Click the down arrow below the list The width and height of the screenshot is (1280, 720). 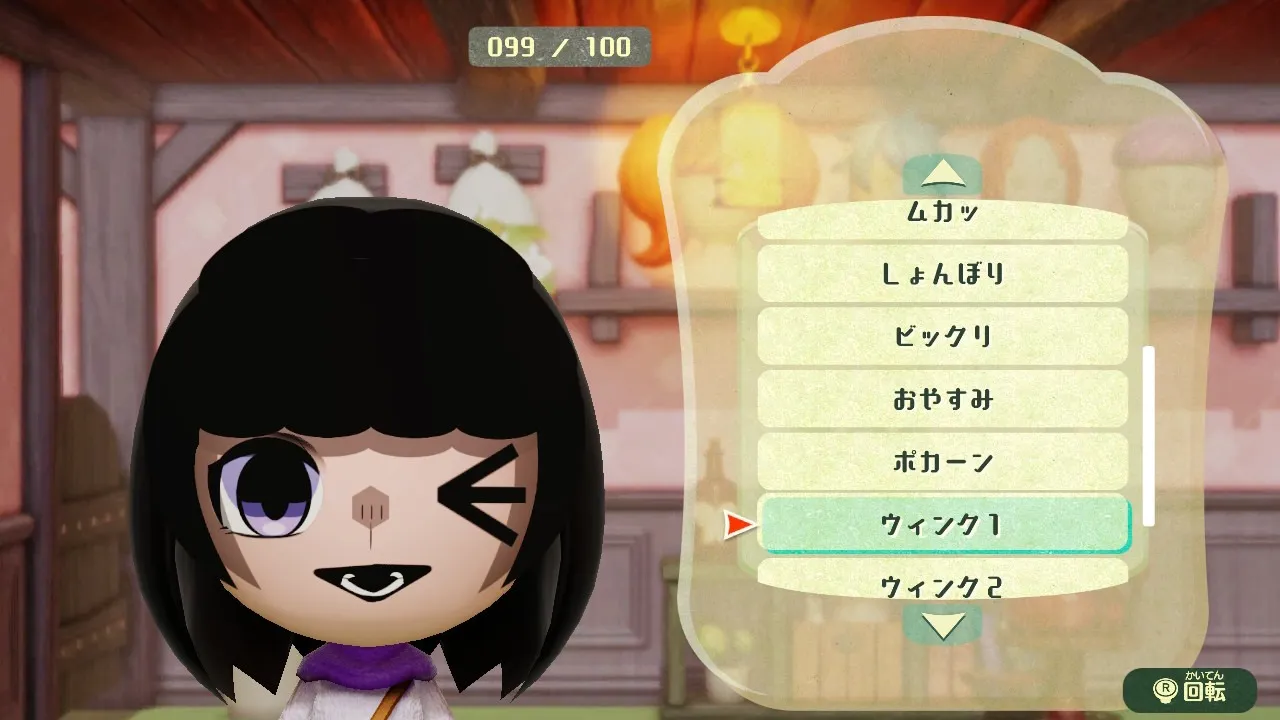click(x=942, y=625)
